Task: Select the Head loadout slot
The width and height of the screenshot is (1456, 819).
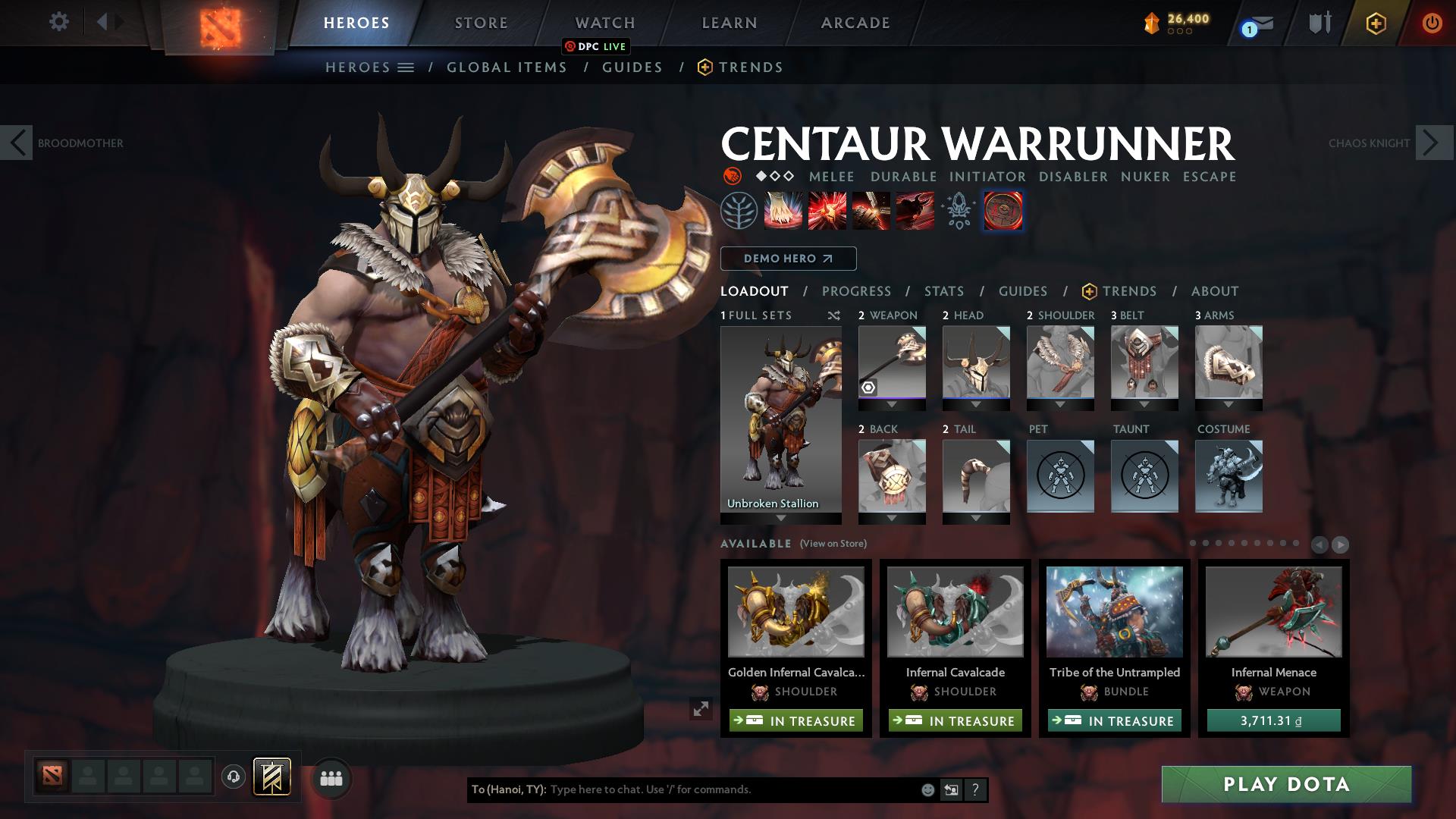Action: pos(976,362)
